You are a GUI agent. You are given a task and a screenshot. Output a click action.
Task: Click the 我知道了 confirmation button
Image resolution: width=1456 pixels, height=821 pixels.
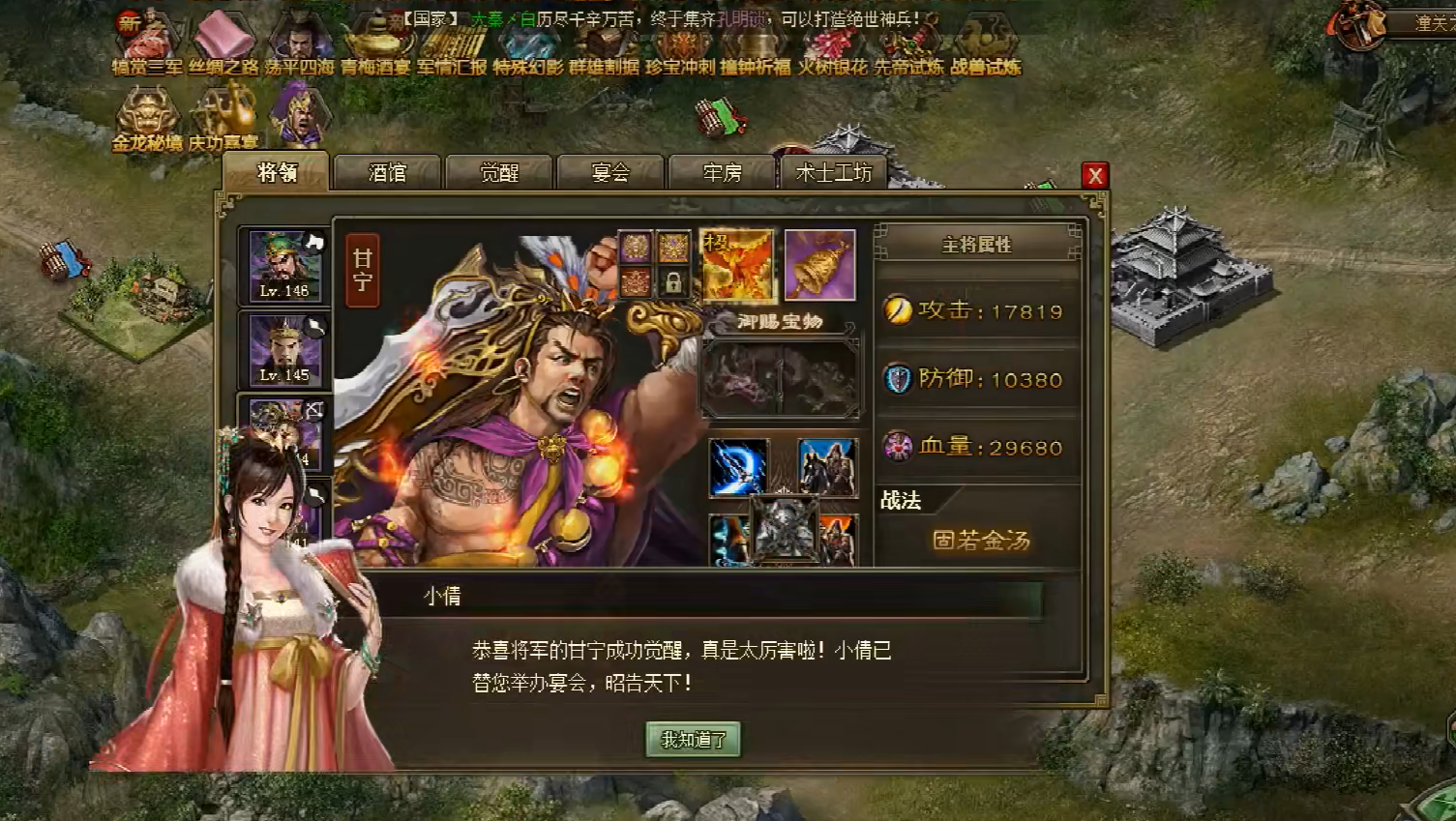coord(694,740)
